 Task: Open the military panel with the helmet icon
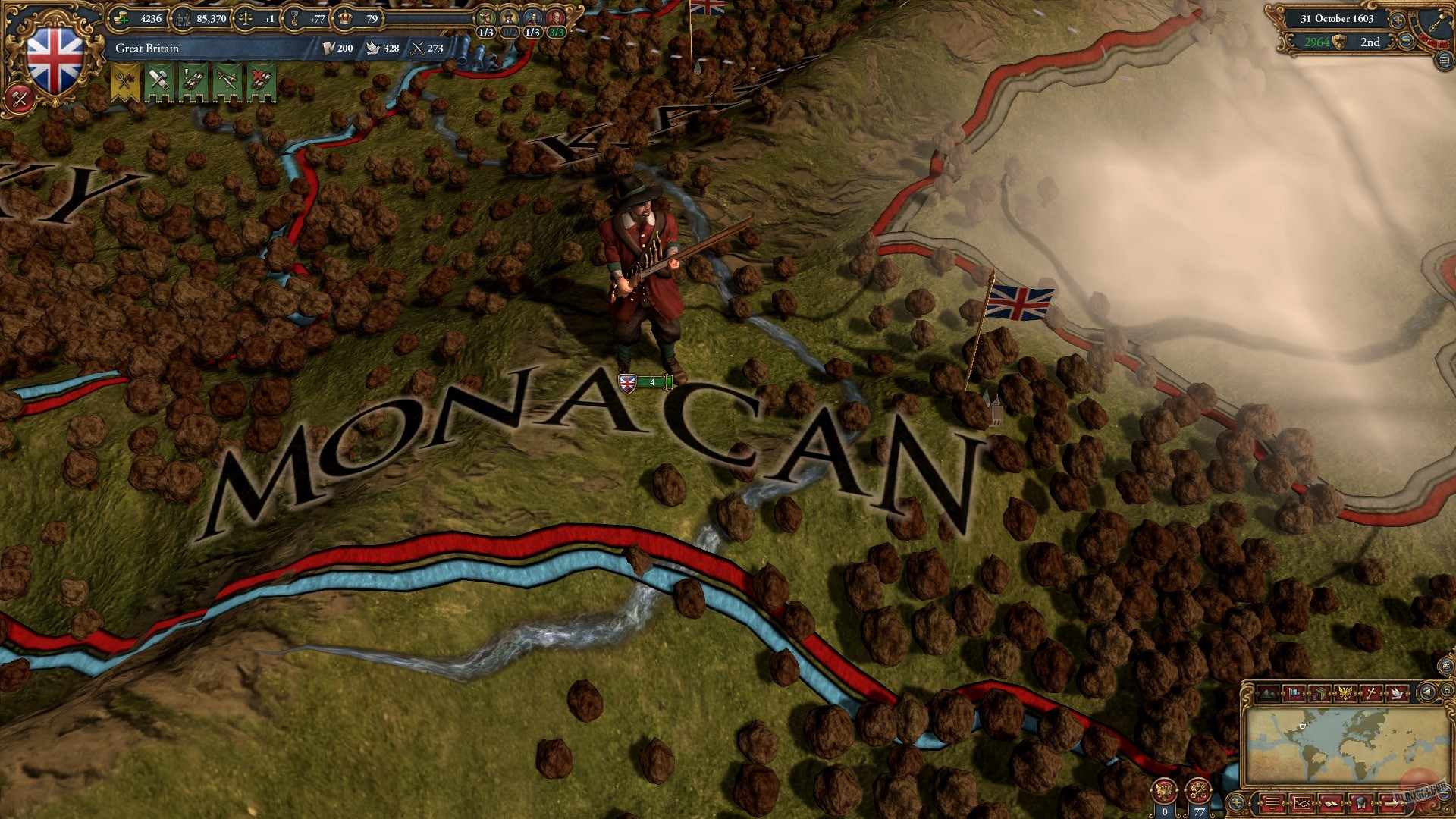pos(1361,802)
